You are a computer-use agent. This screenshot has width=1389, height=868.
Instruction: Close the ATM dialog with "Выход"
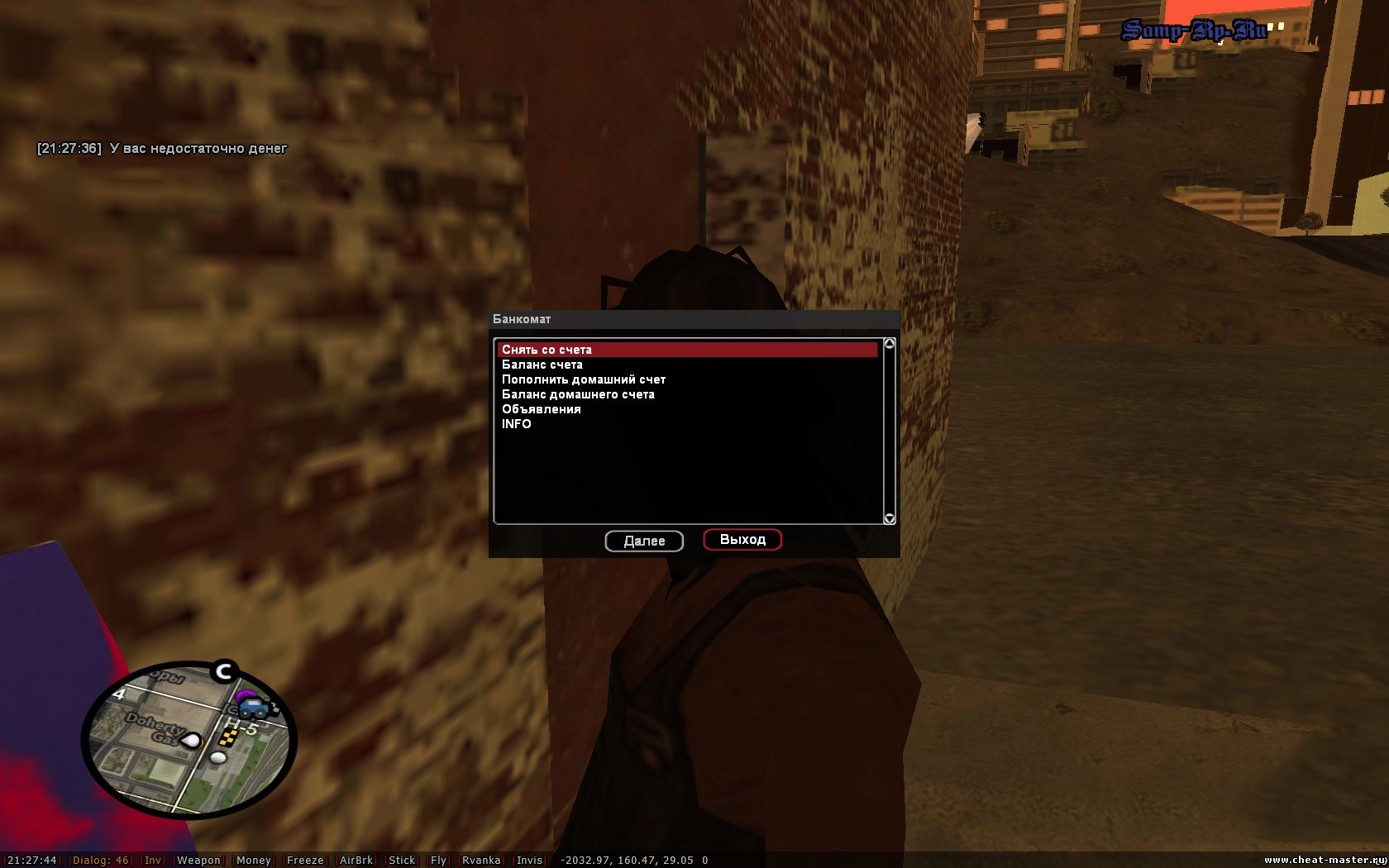(742, 540)
